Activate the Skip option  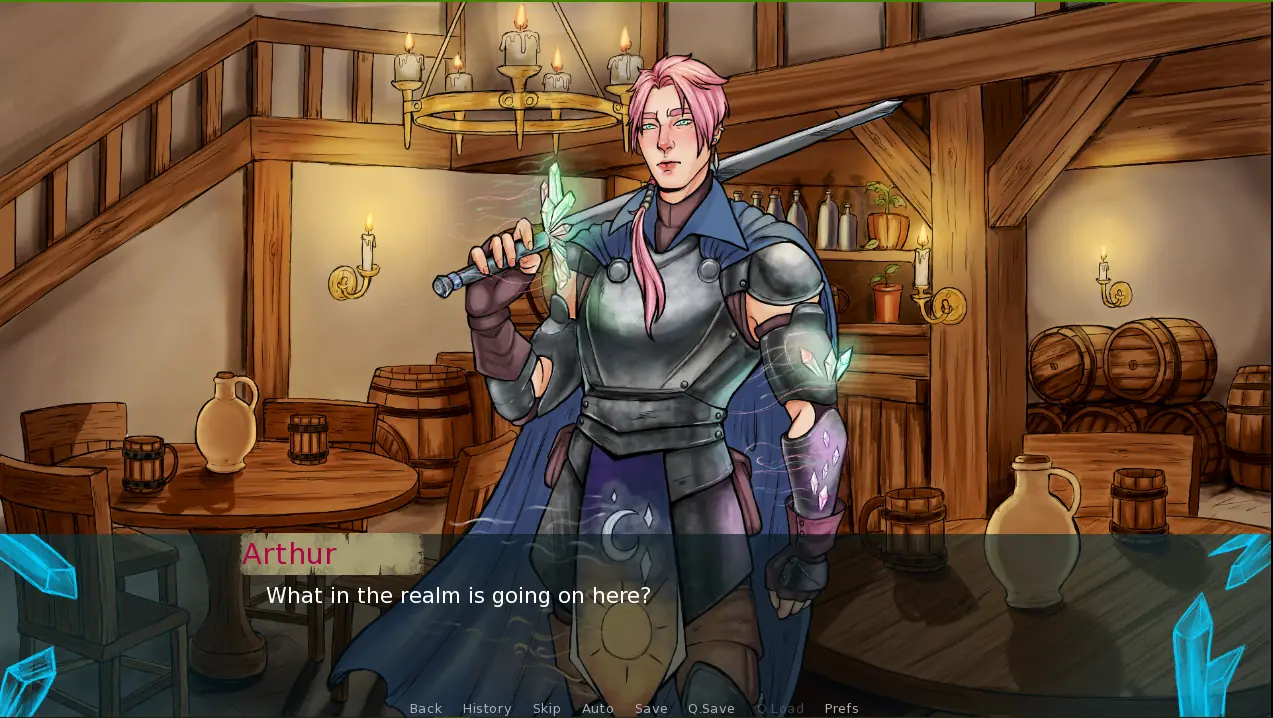point(546,708)
